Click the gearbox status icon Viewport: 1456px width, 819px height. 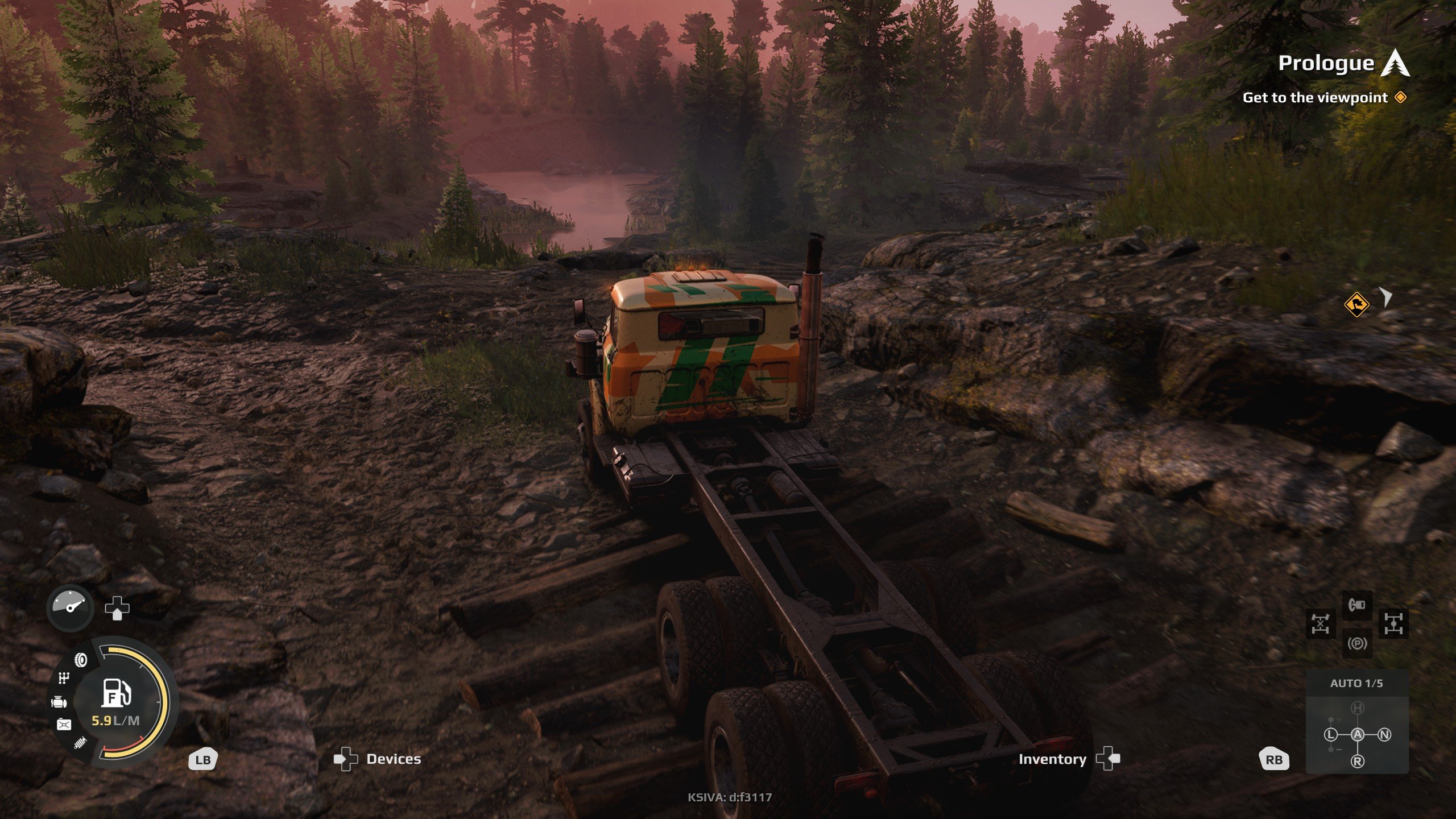64,678
